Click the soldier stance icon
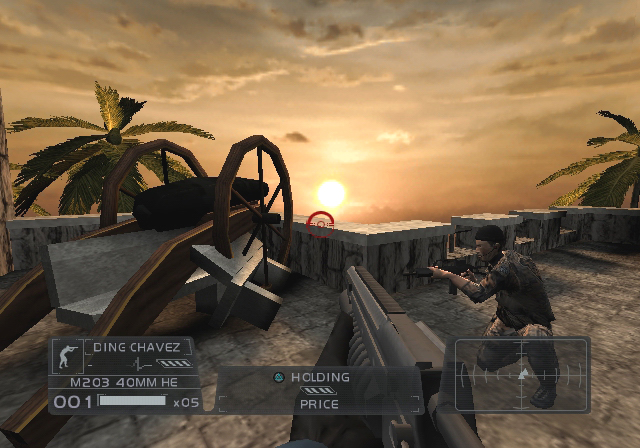 [69, 355]
